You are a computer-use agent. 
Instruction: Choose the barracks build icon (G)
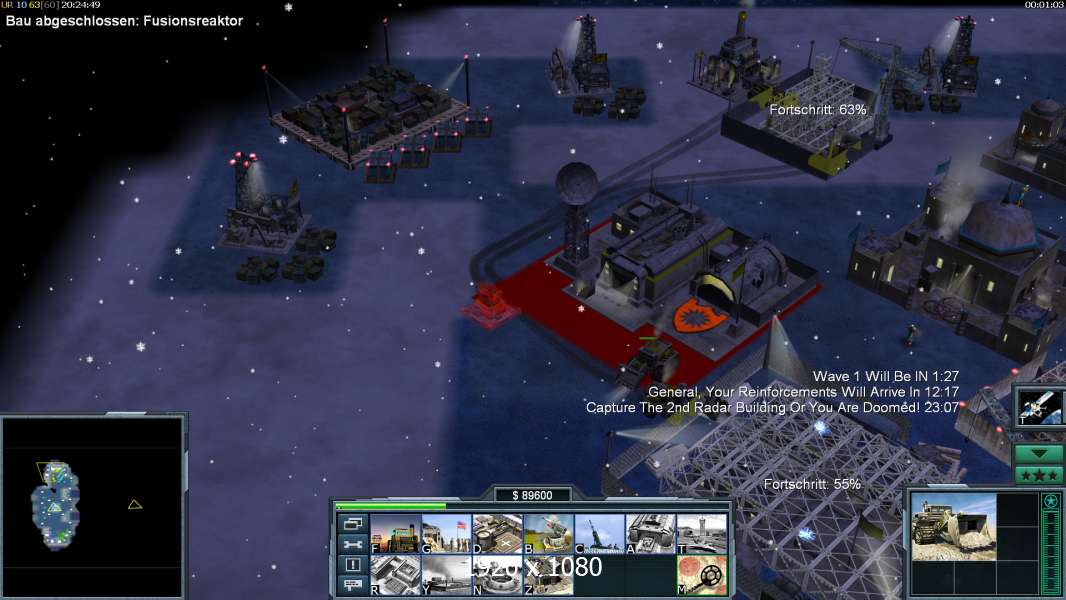coord(446,534)
